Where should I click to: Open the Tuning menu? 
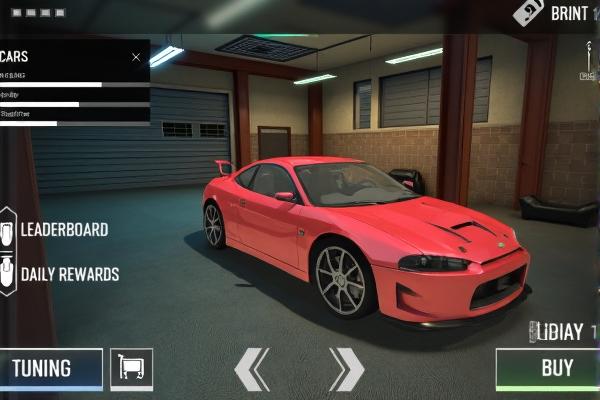point(50,369)
